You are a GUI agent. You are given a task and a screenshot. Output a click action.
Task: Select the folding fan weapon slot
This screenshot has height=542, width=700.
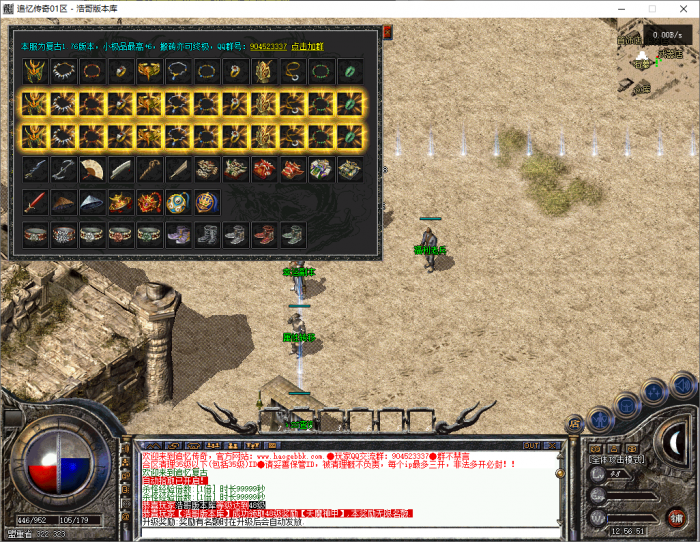pos(92,169)
